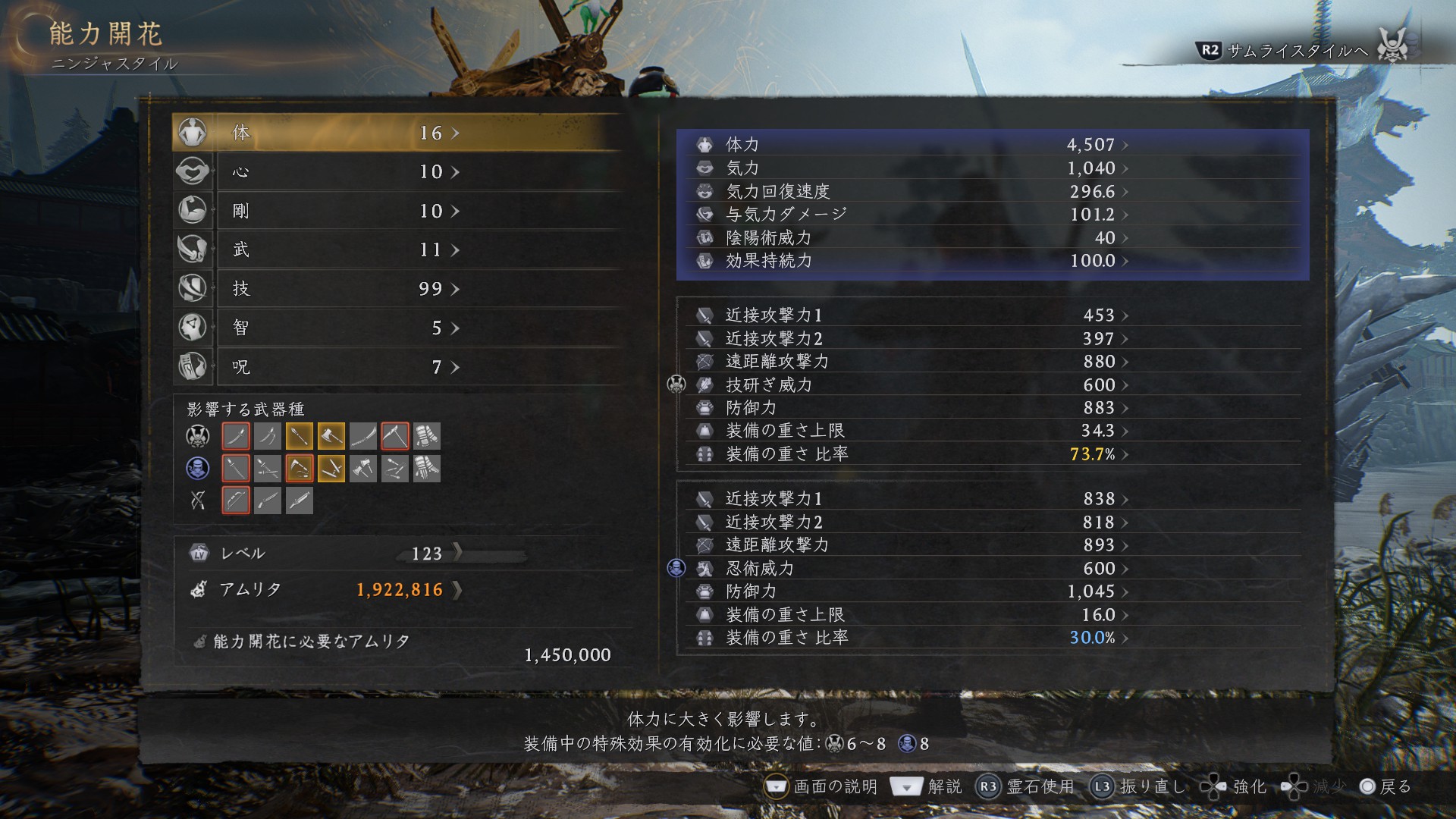This screenshot has height=819, width=1456.
Task: Select the 心 stat row
Action: [398, 172]
